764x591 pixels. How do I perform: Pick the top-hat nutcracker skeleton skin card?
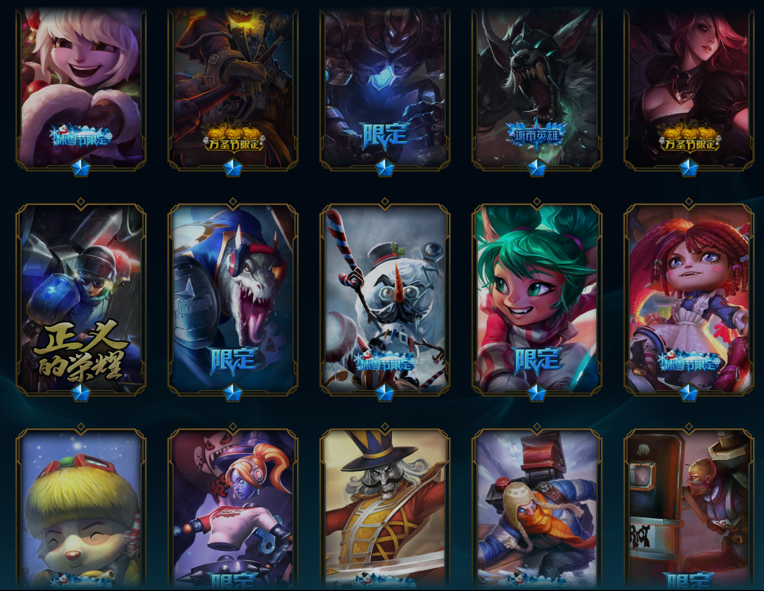tap(385, 510)
